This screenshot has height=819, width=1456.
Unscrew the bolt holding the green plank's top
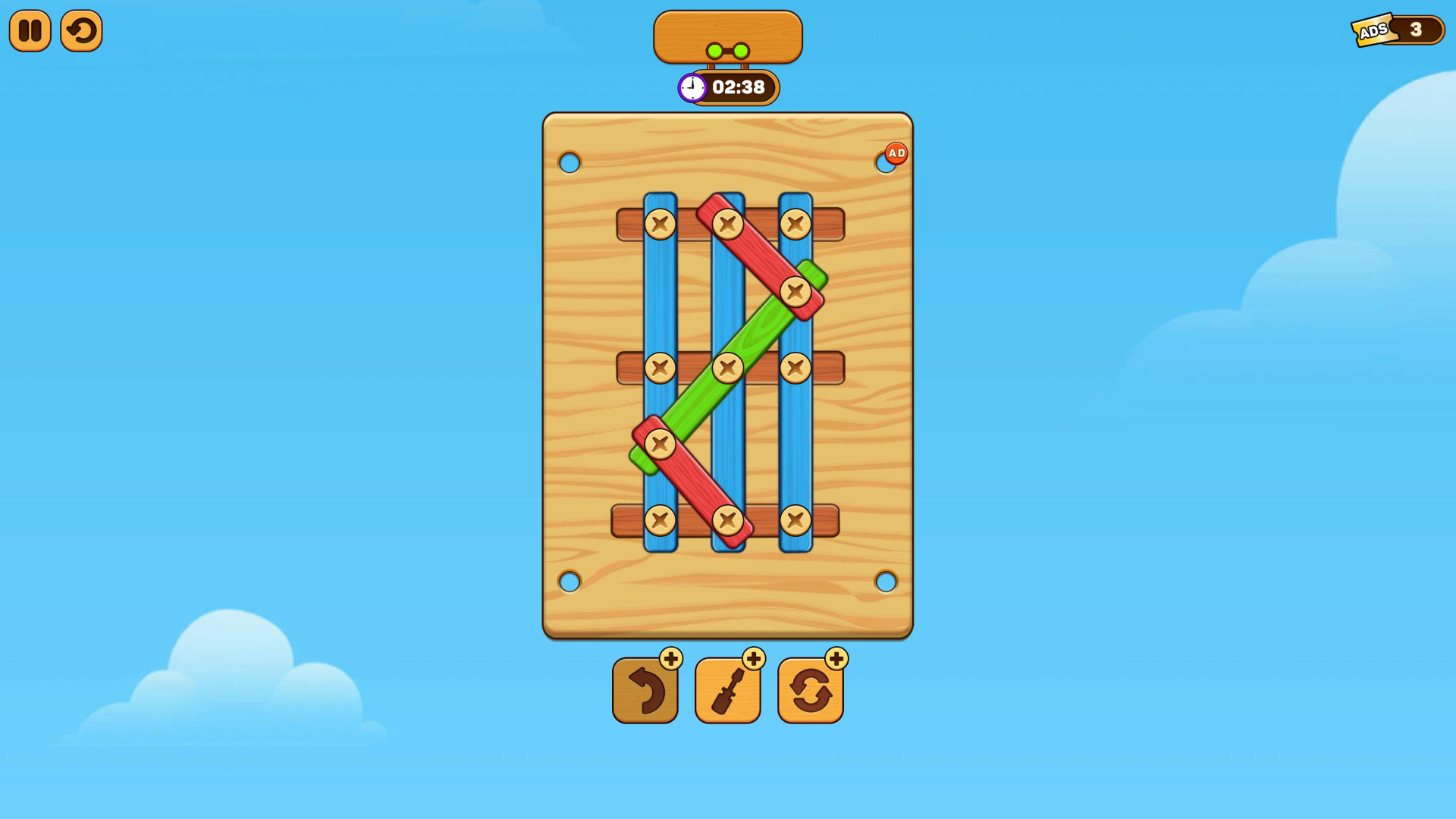(x=794, y=290)
